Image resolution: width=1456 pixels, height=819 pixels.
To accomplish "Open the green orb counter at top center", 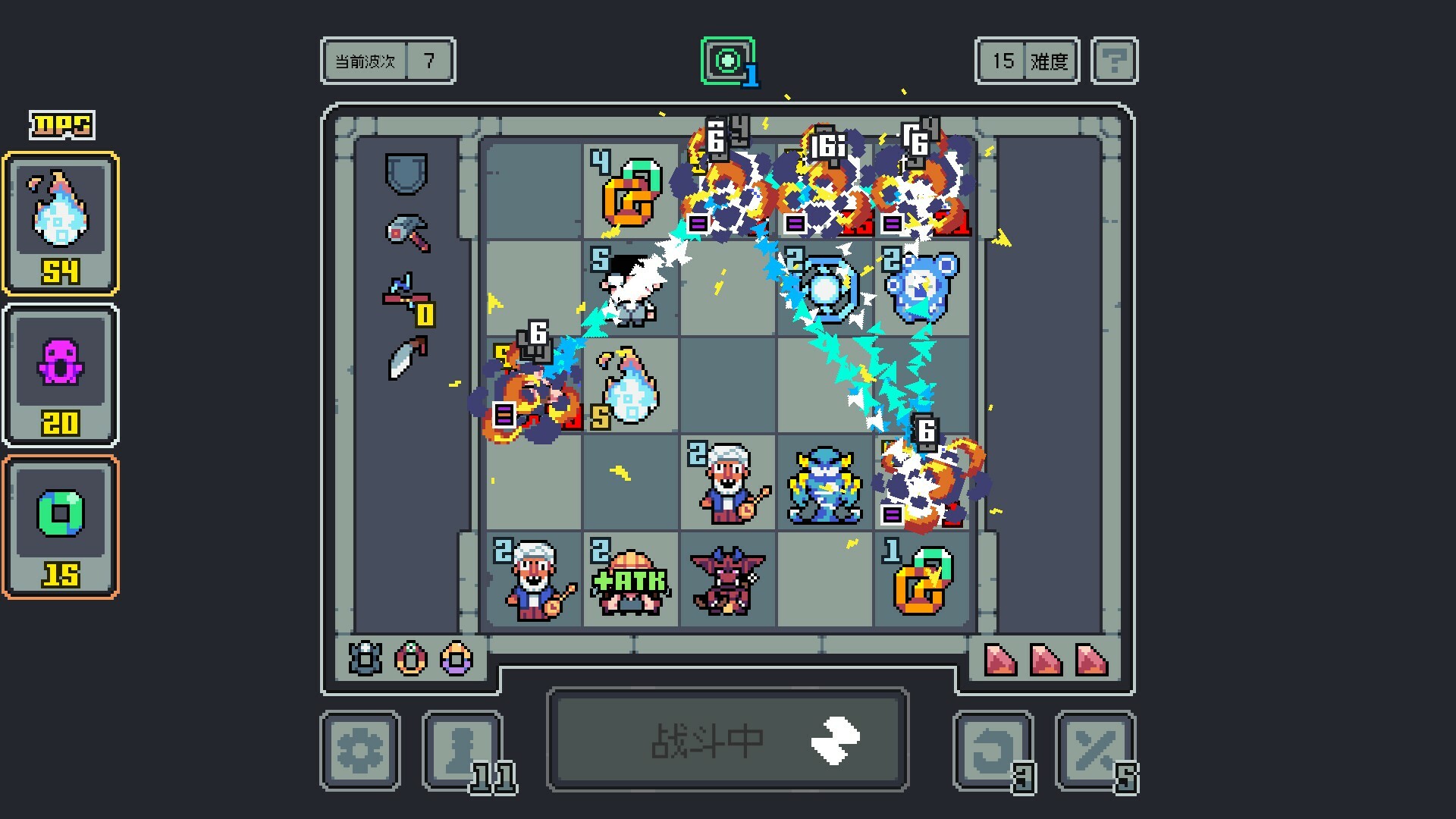I will 726,61.
